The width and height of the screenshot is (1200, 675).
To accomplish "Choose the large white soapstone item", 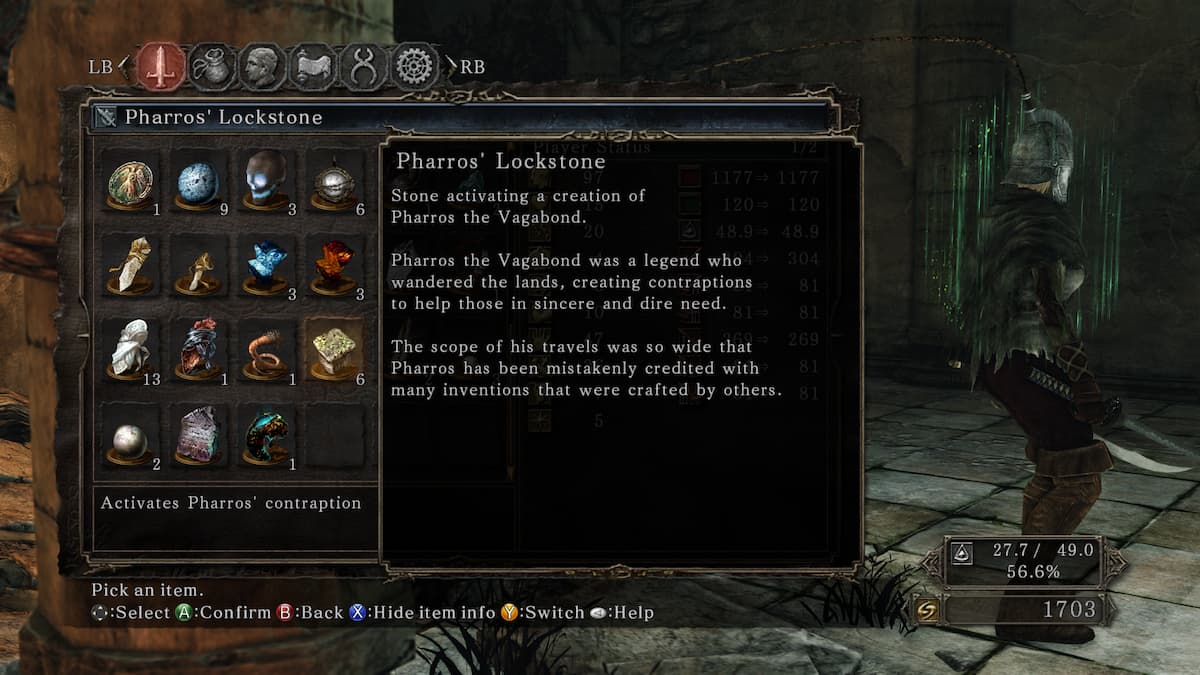I will coord(131,266).
